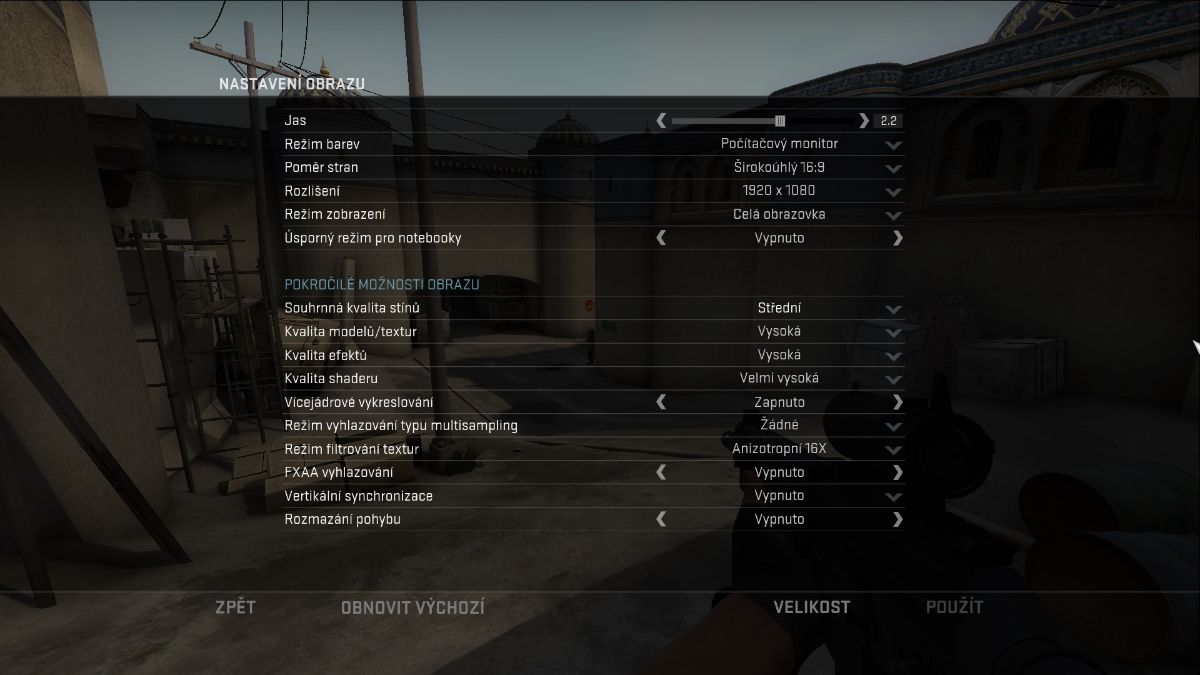
Task: Go back with the Zpět button
Action: coord(235,607)
